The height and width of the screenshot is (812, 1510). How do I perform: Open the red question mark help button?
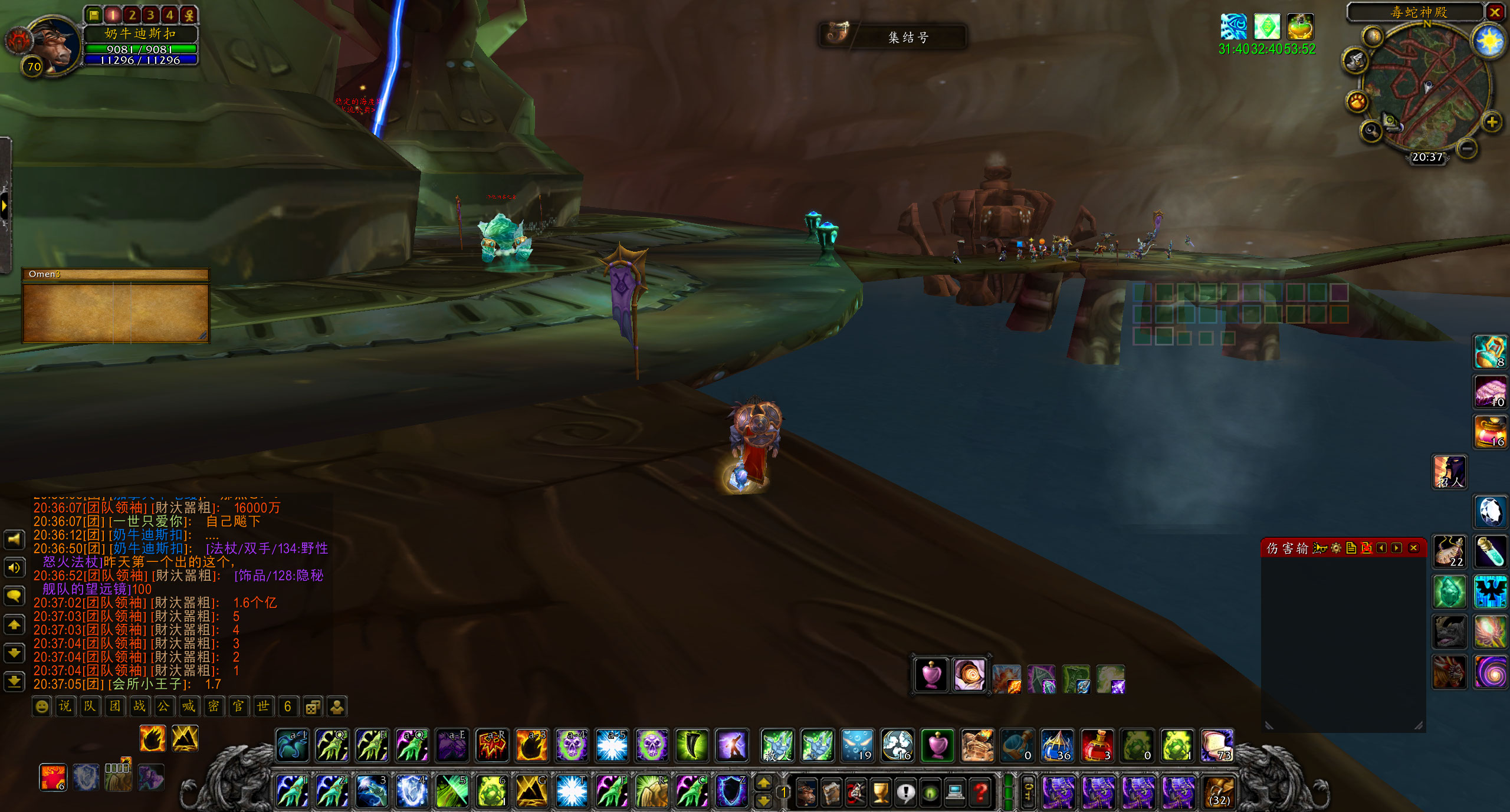coord(980,793)
